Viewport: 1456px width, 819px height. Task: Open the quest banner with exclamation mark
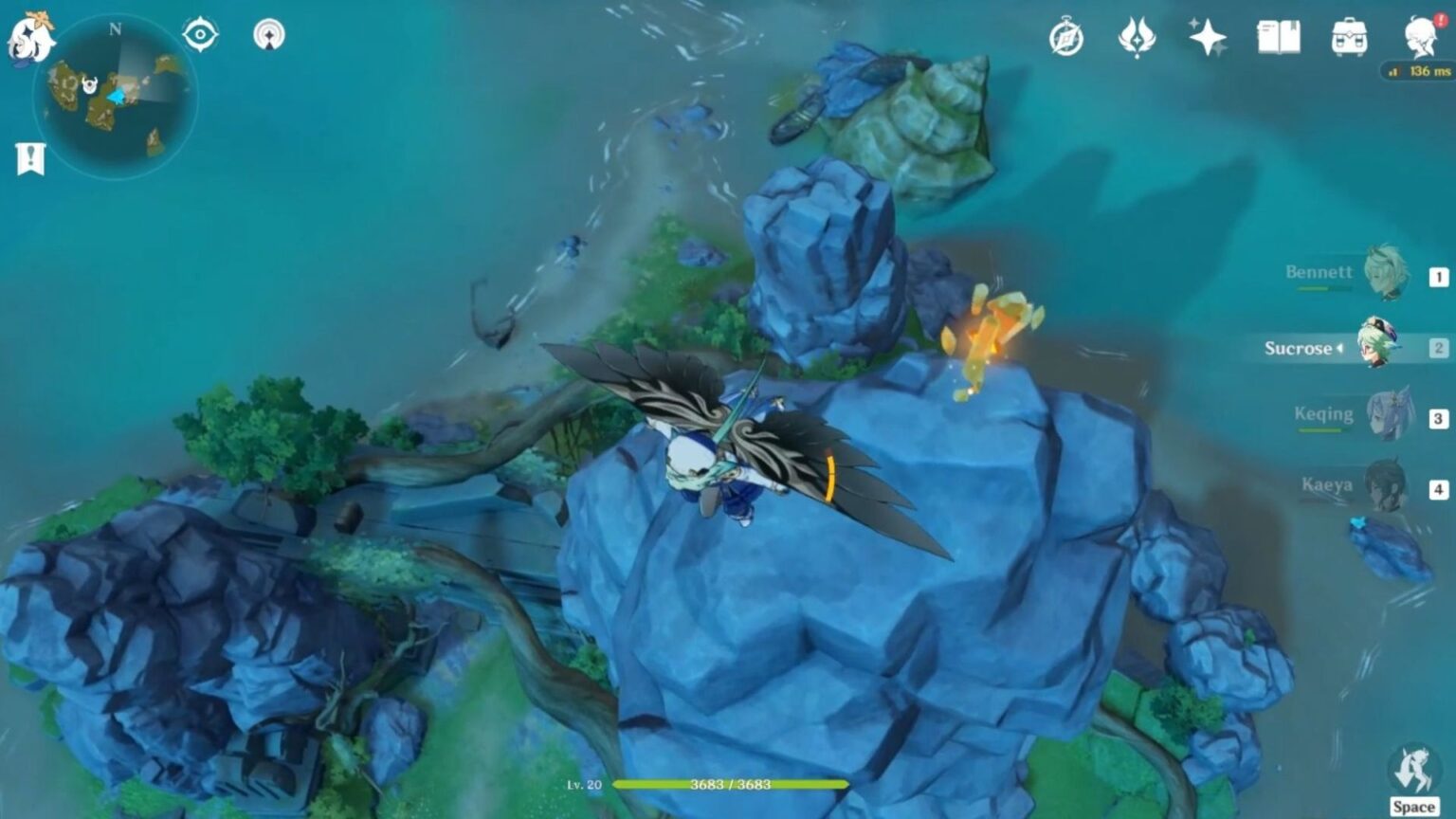[x=30, y=157]
